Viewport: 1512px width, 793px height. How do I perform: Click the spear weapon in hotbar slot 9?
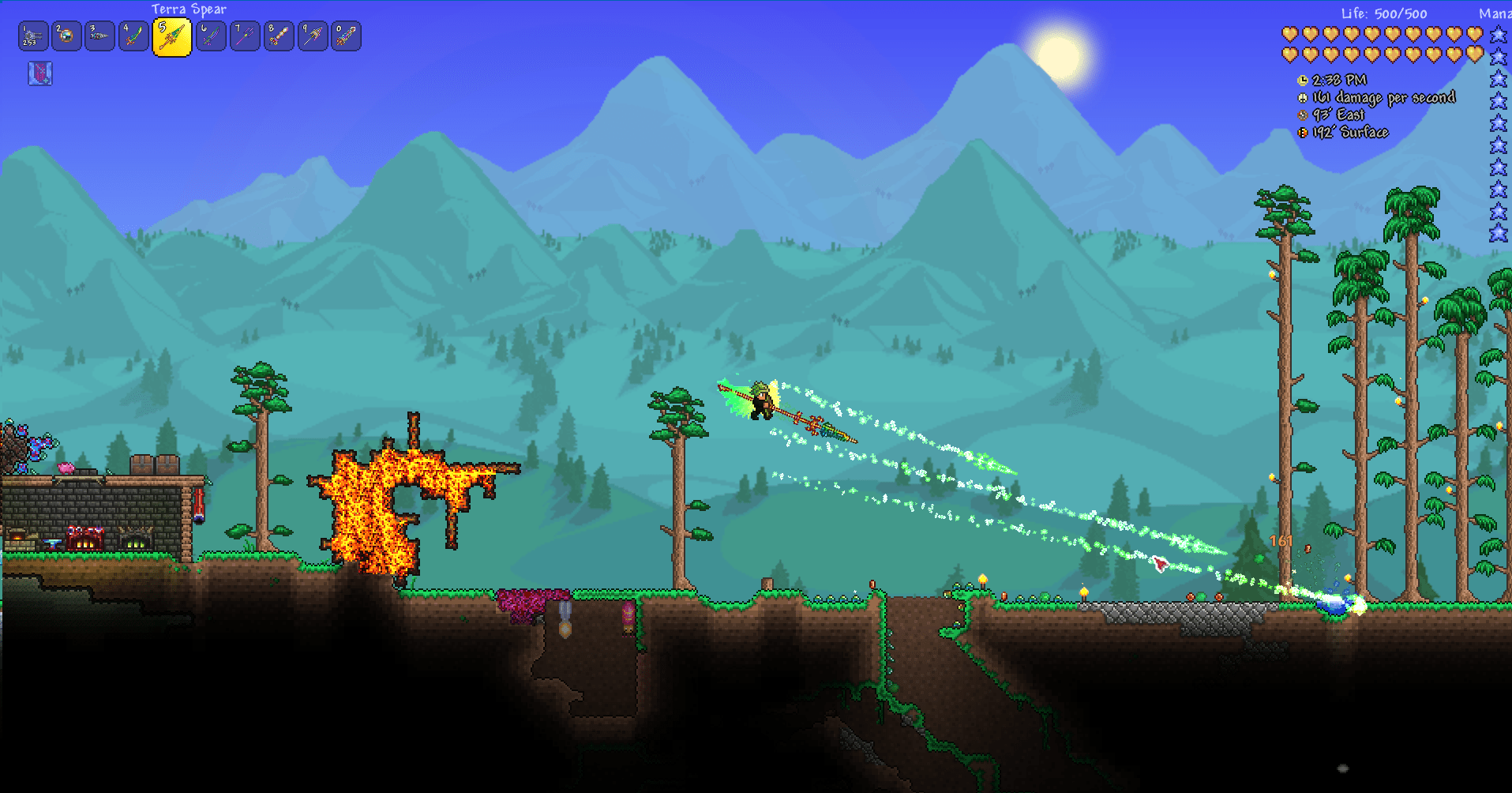[x=311, y=36]
